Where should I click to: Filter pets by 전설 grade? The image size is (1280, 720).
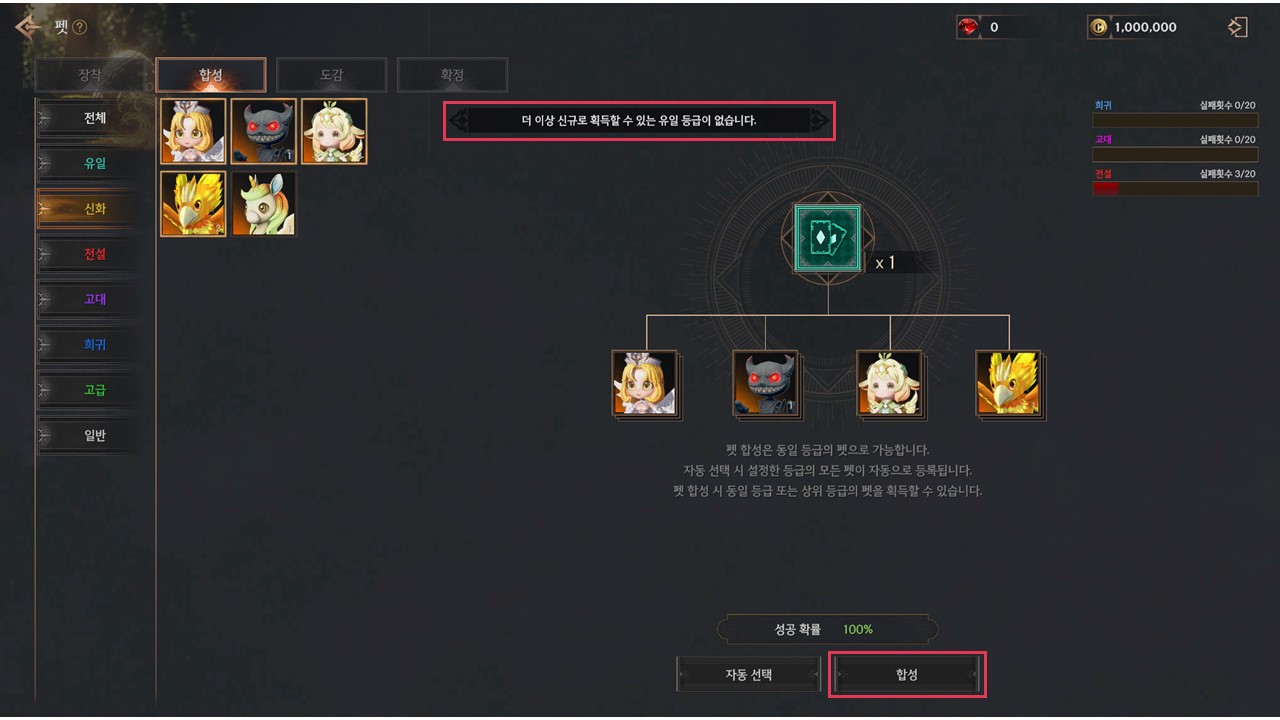(94, 254)
